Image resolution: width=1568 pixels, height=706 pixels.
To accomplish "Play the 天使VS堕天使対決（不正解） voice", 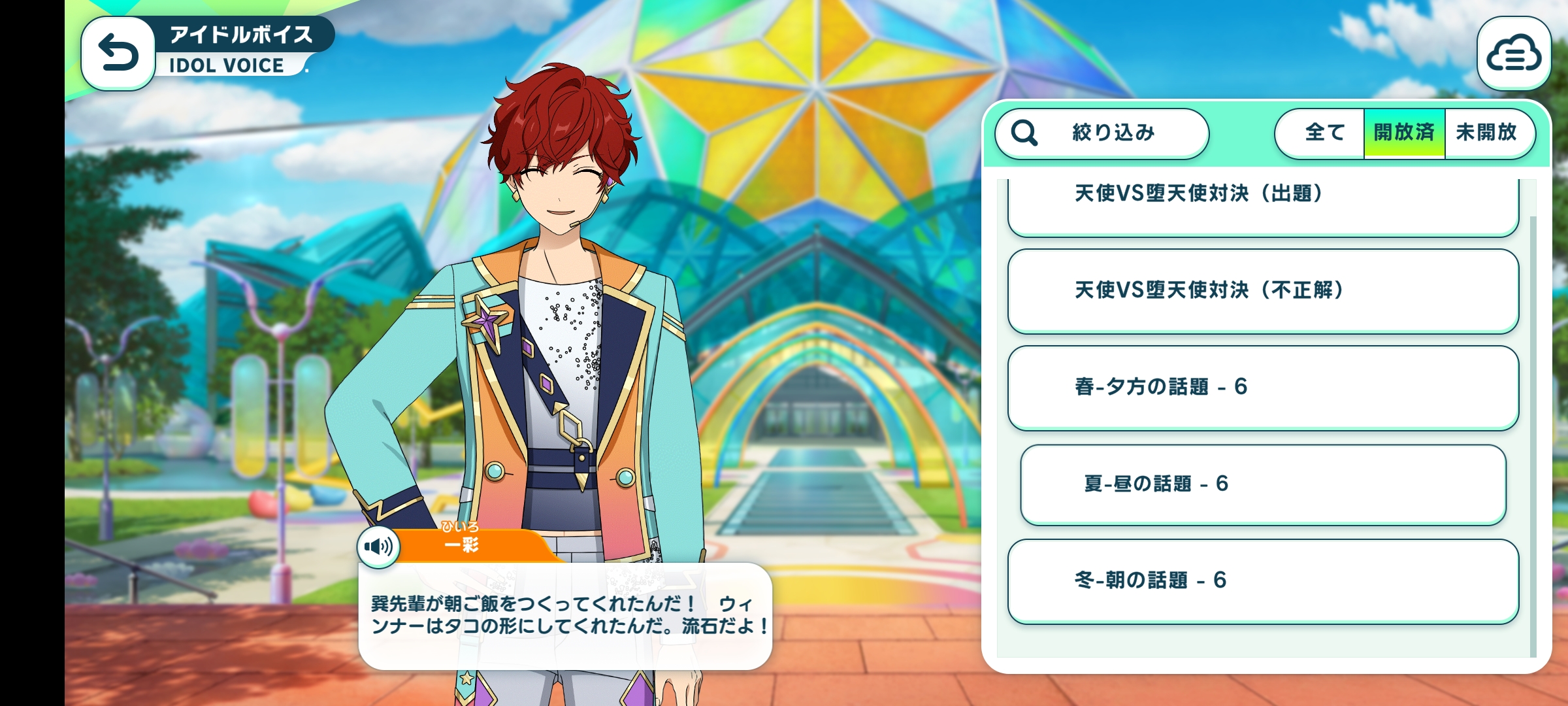I will coord(1262,291).
